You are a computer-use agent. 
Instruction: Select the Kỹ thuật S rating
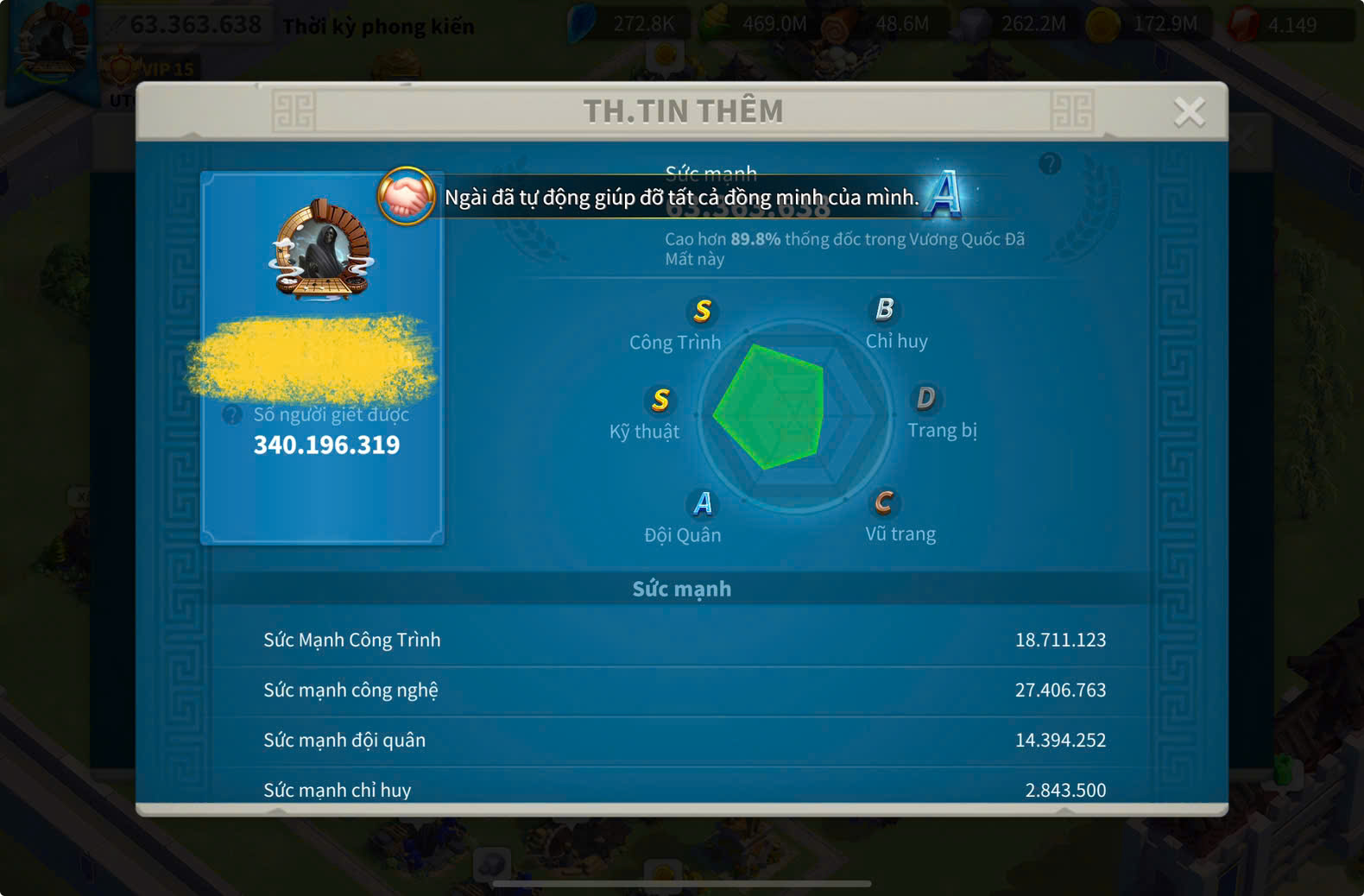(x=660, y=400)
